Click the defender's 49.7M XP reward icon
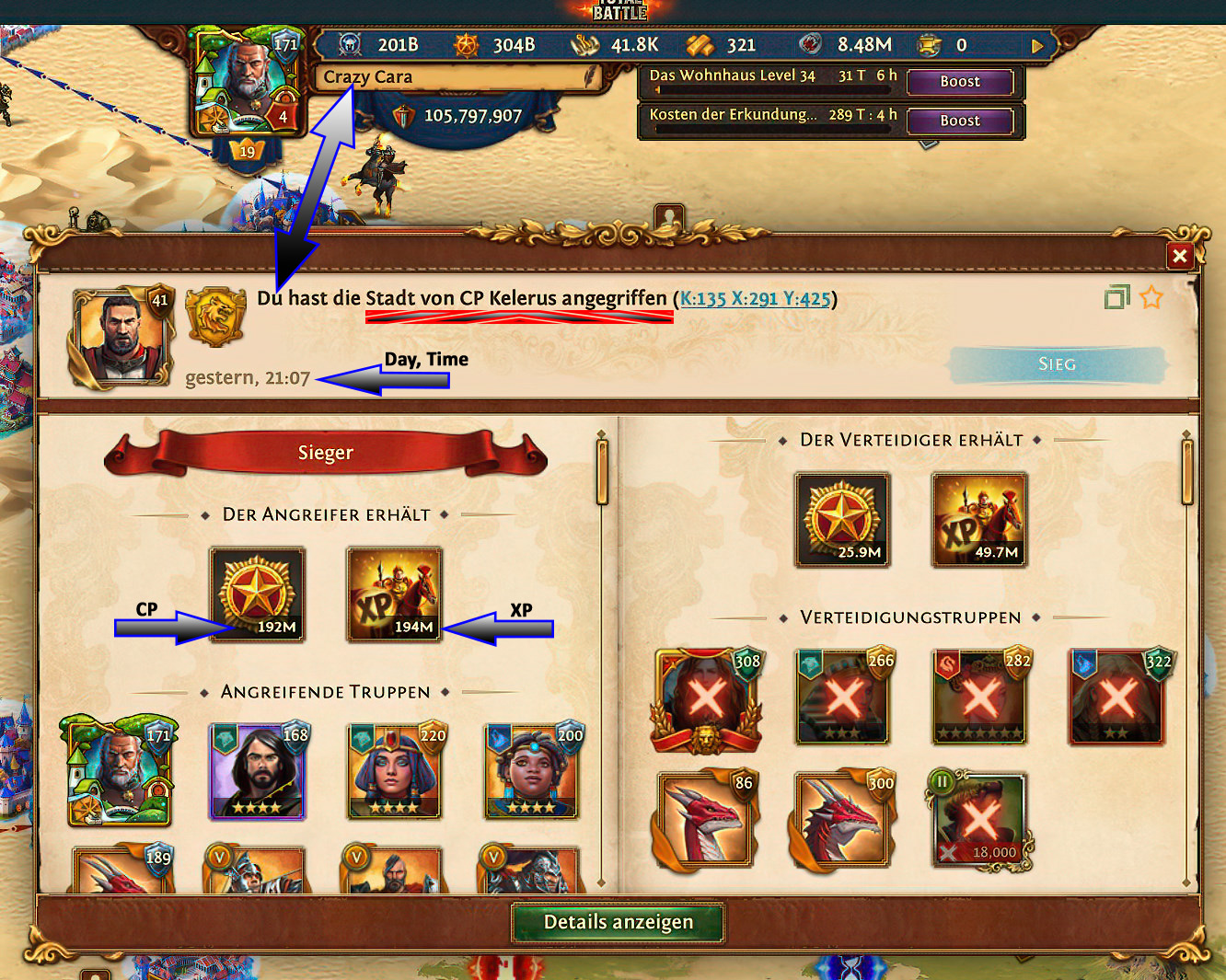1226x980 pixels. click(x=979, y=520)
